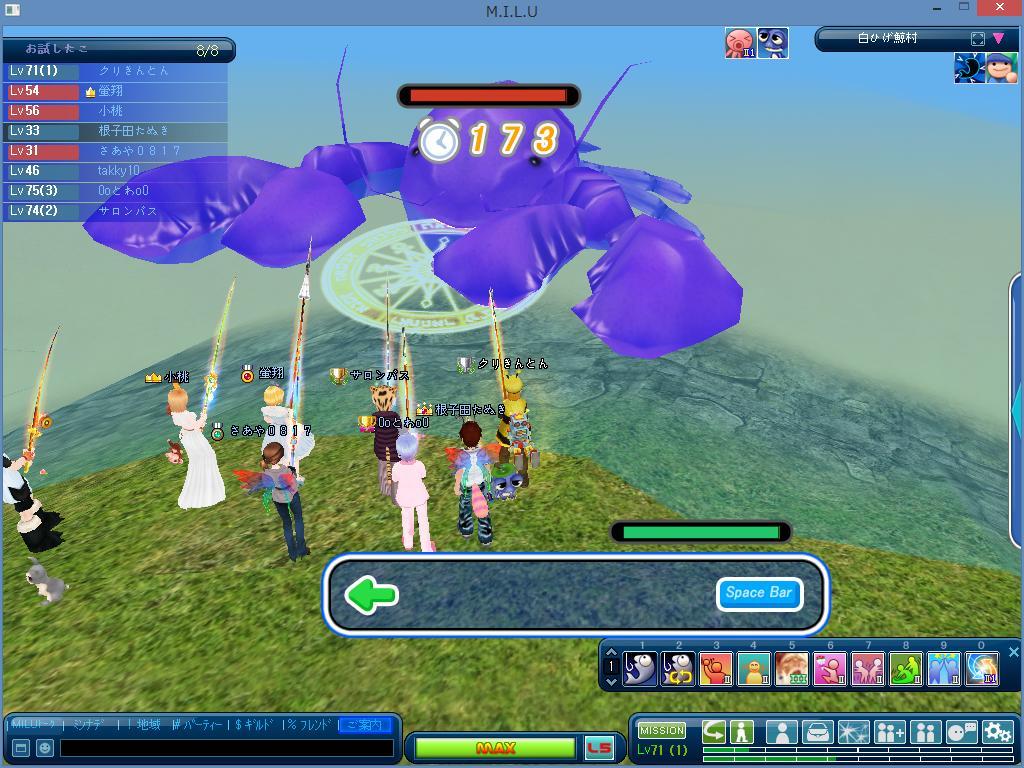Click the chat text input box
The height and width of the screenshot is (768, 1024).
tap(226, 747)
